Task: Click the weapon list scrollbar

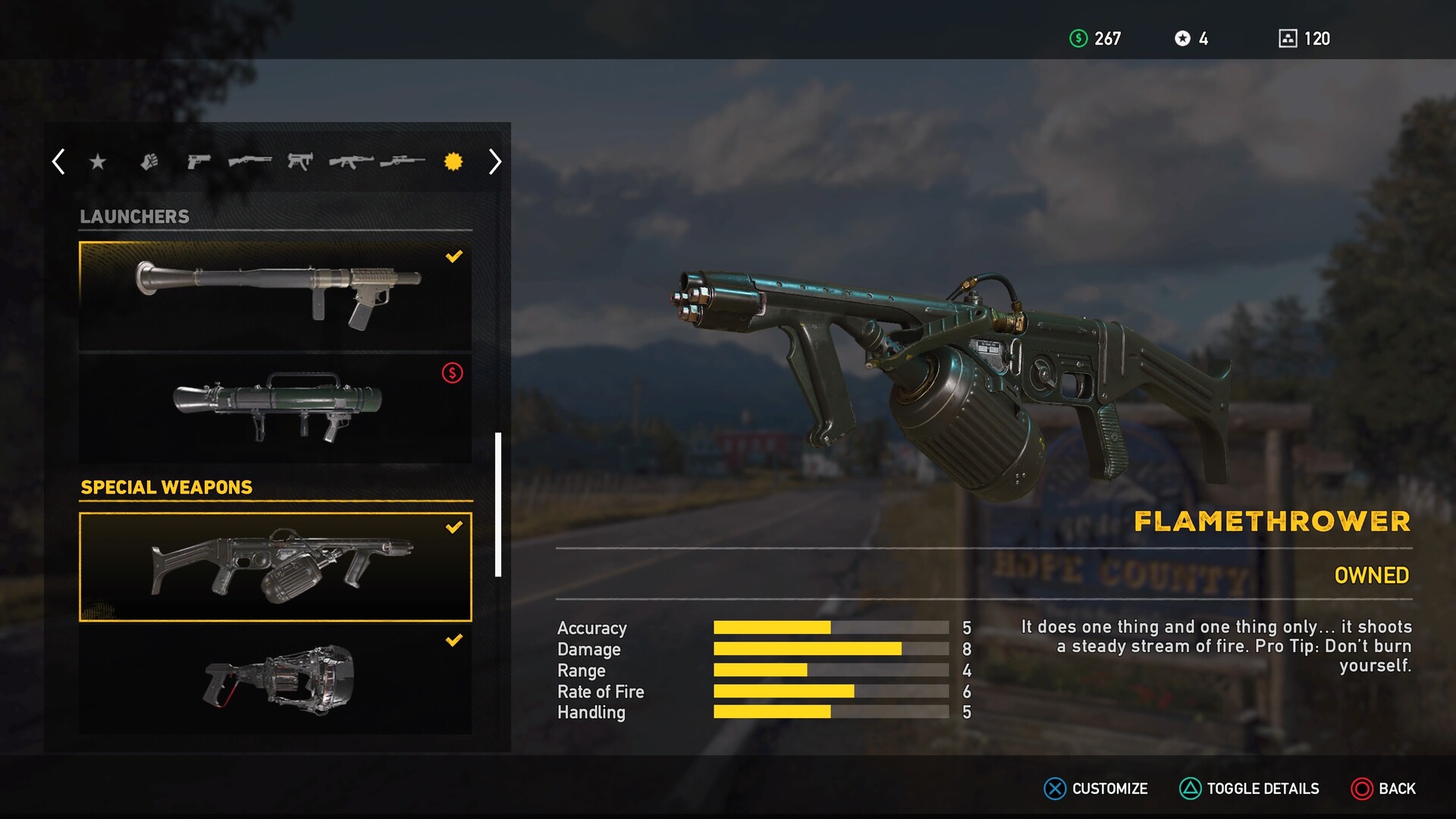Action: [498, 504]
